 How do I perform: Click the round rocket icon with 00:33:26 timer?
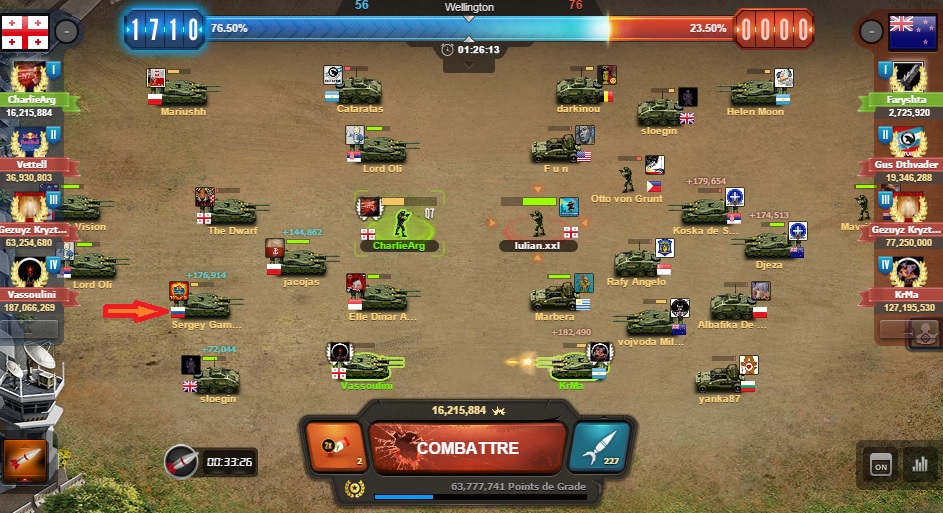coord(181,462)
